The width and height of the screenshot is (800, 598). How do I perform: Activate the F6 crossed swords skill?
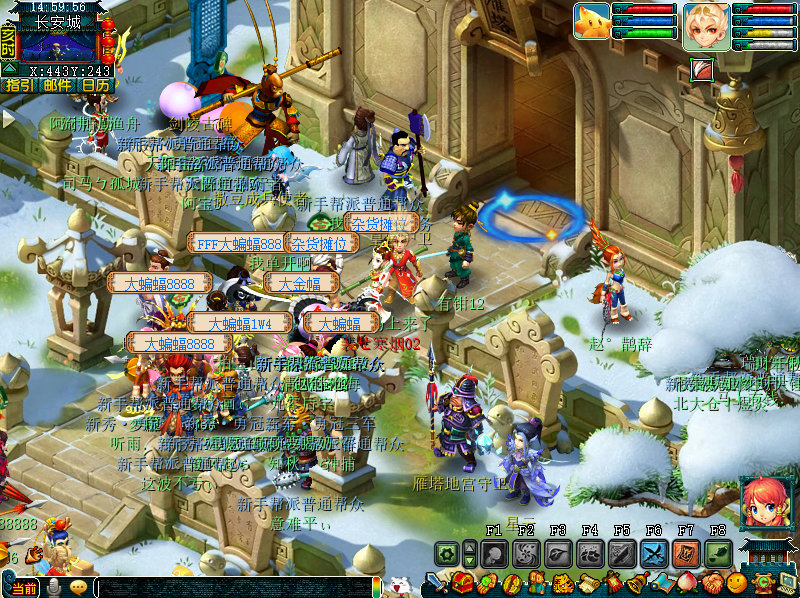654,554
